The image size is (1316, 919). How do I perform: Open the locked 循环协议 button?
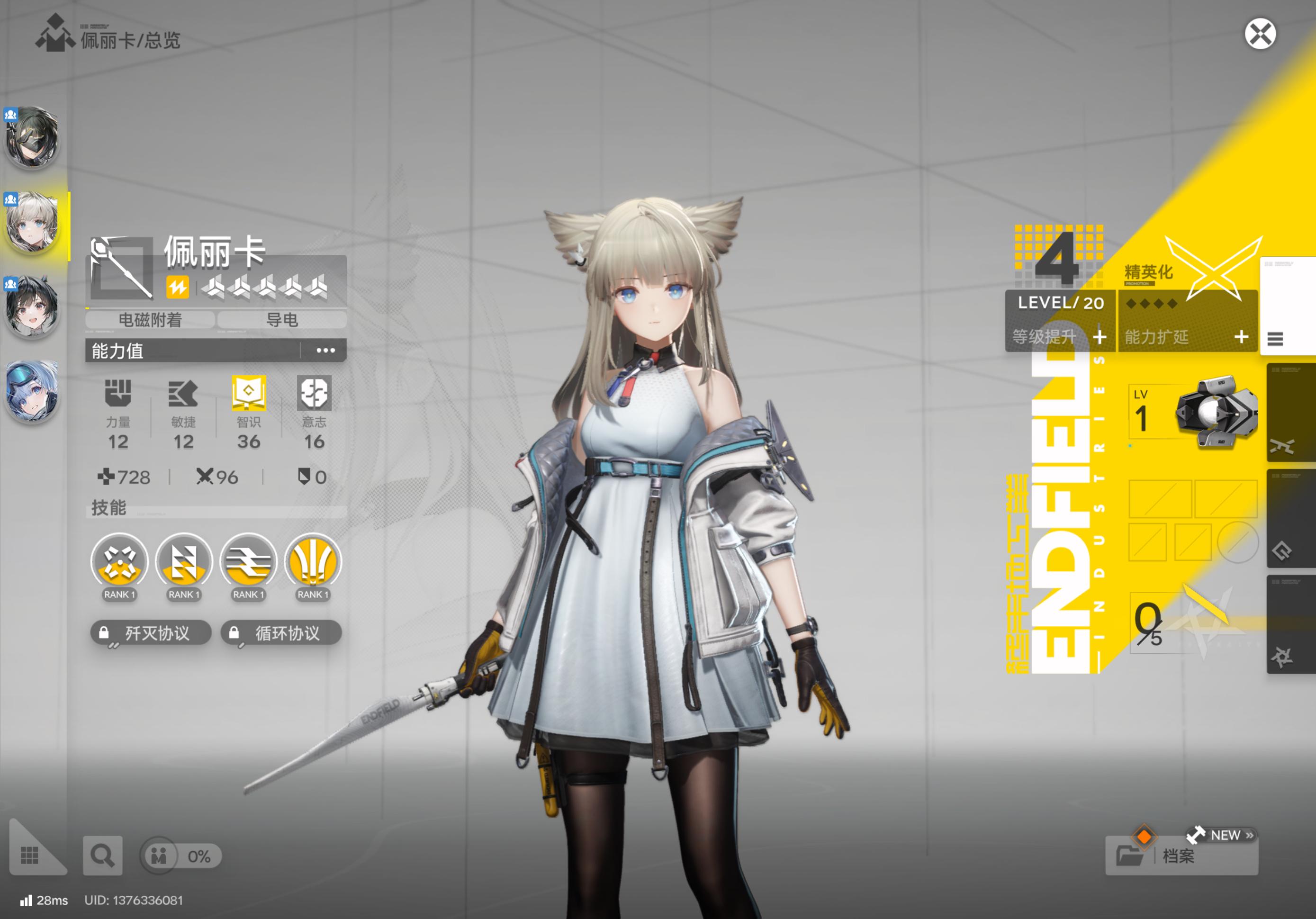pos(281,633)
